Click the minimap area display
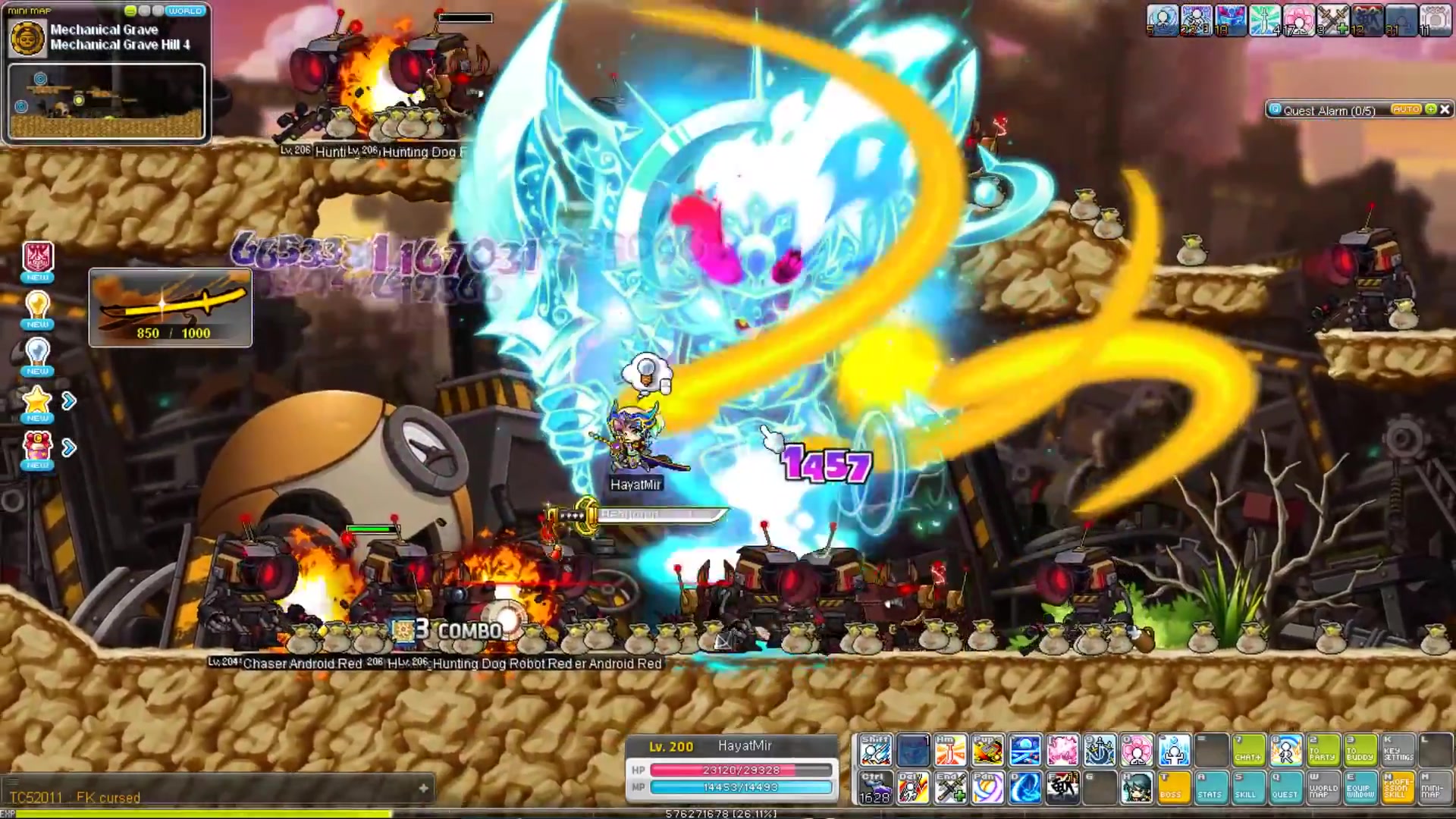Viewport: 1456px width, 819px height. click(x=106, y=102)
